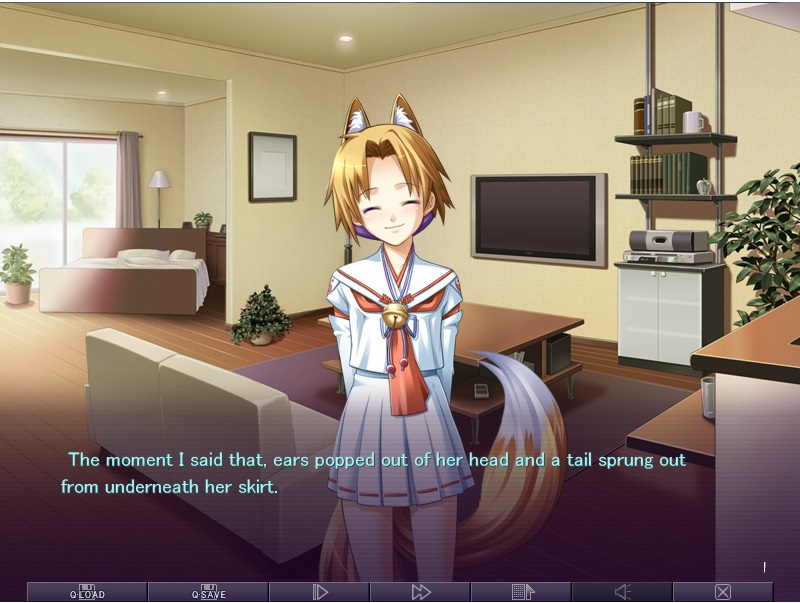Open the message log page icon

[522, 592]
